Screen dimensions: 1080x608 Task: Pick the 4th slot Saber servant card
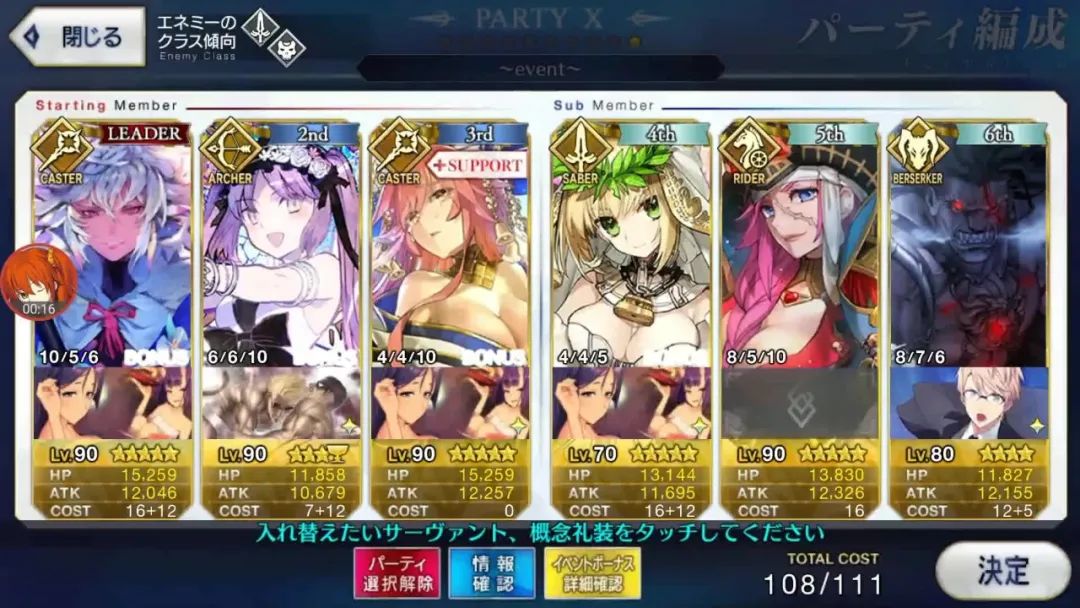click(x=631, y=250)
